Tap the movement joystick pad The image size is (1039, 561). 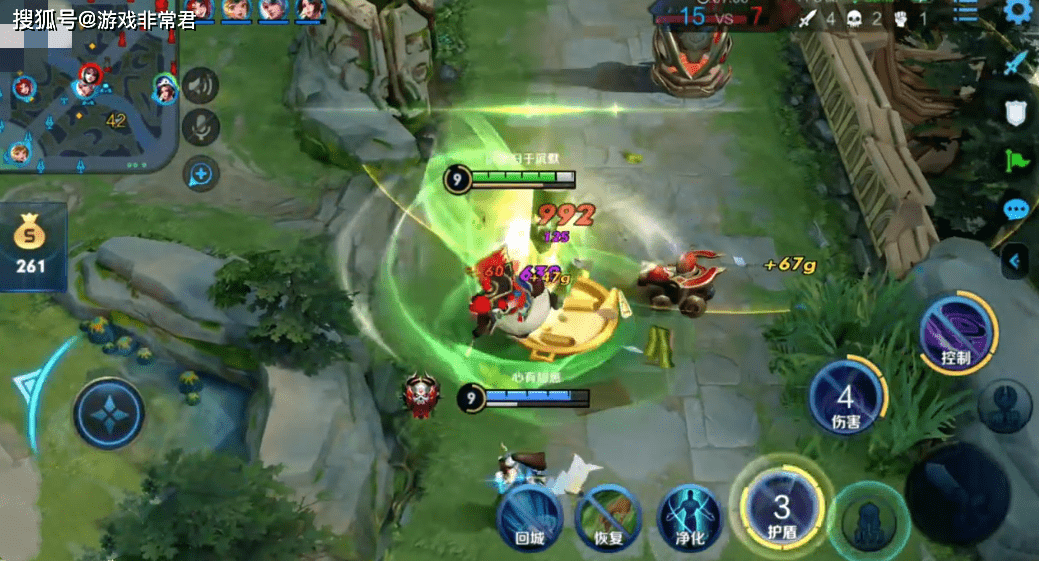coord(108,412)
